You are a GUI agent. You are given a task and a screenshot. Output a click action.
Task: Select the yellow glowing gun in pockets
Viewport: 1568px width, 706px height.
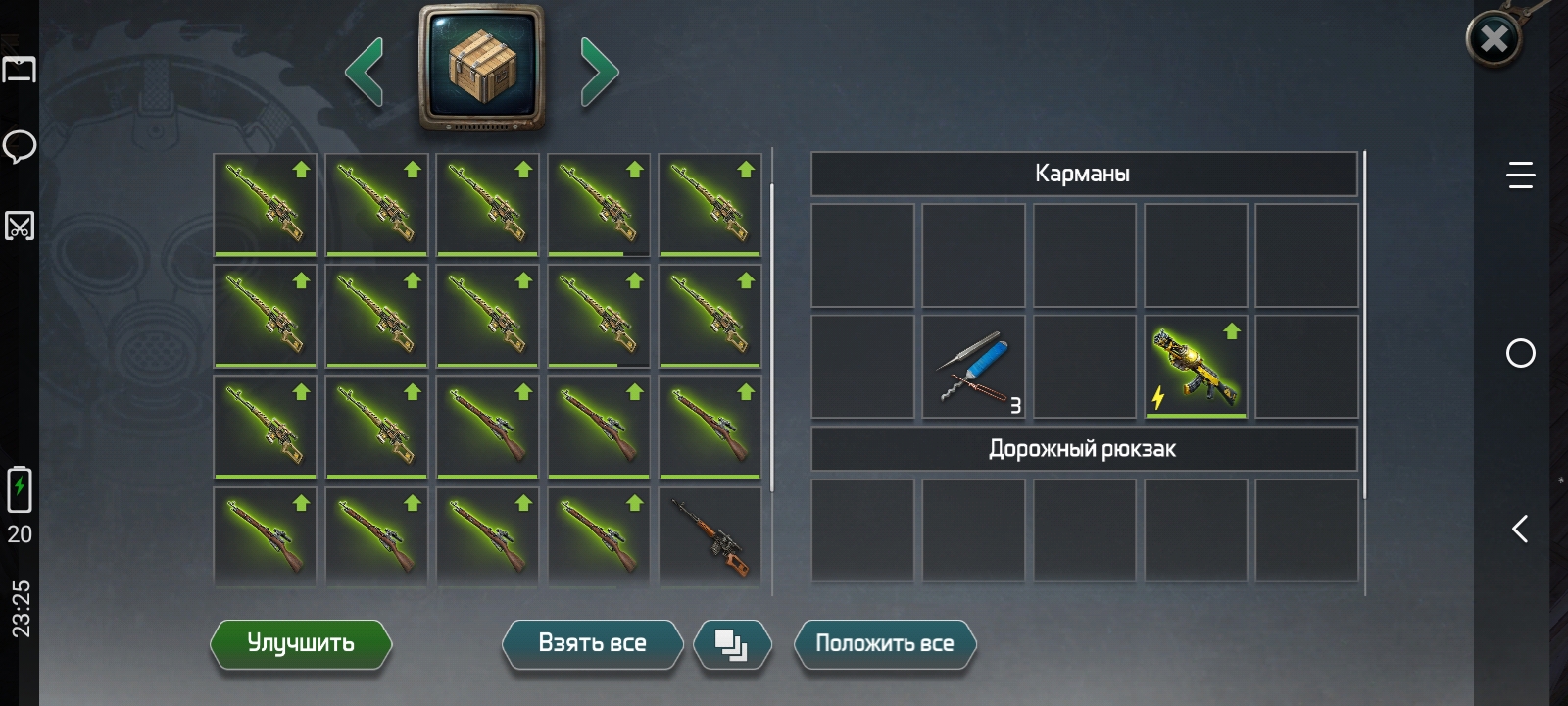pyautogui.click(x=1196, y=368)
